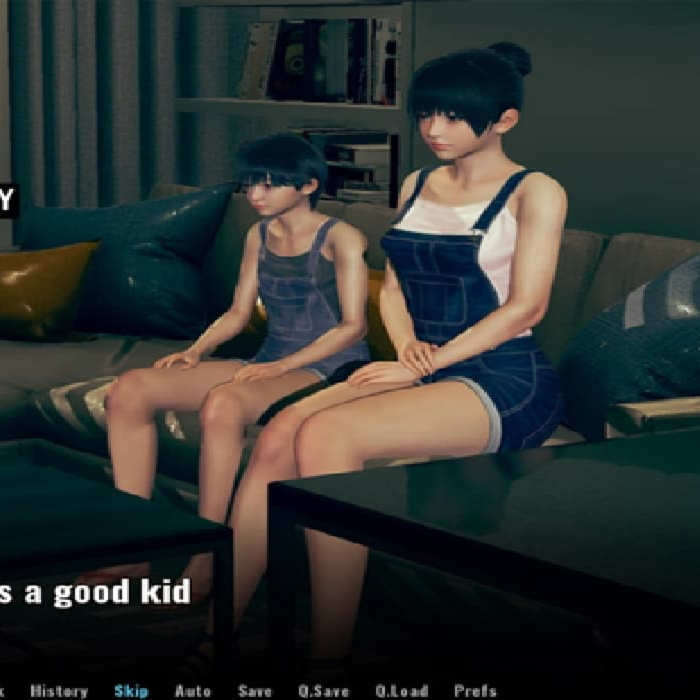Choose Q.Load to quick load

coord(401,690)
